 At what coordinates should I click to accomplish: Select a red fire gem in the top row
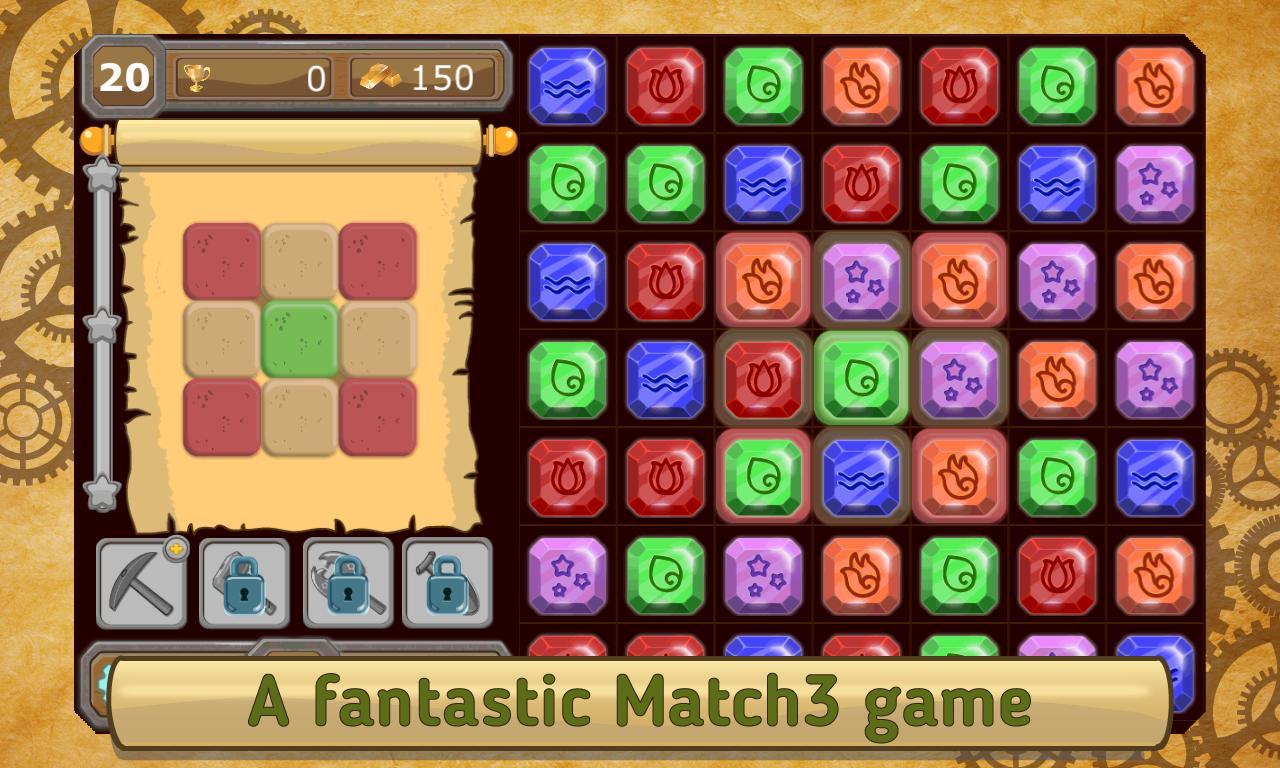[665, 87]
